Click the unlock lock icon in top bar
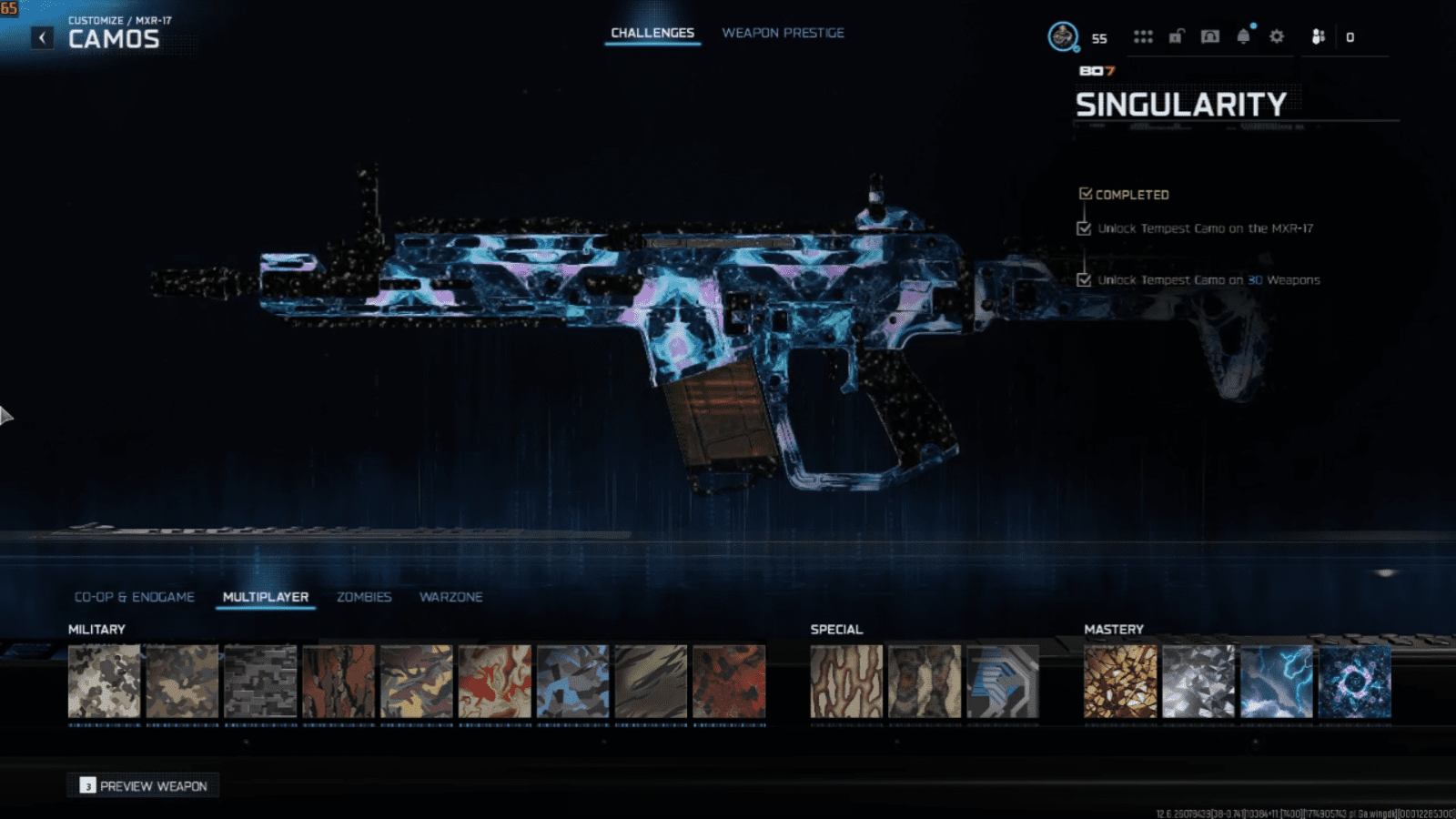Screen dimensions: 1456x819 click(1175, 37)
